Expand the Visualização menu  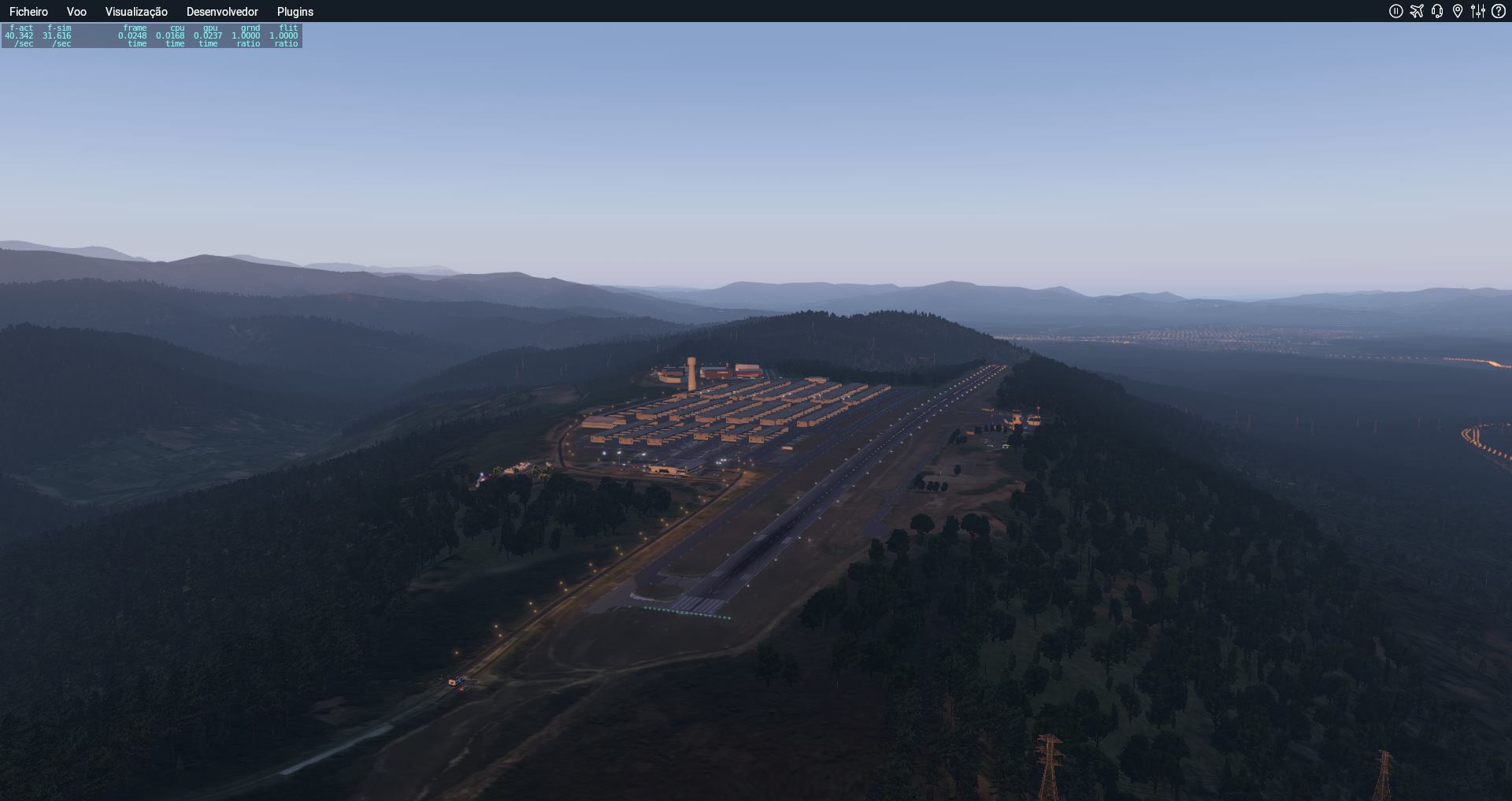(x=136, y=12)
